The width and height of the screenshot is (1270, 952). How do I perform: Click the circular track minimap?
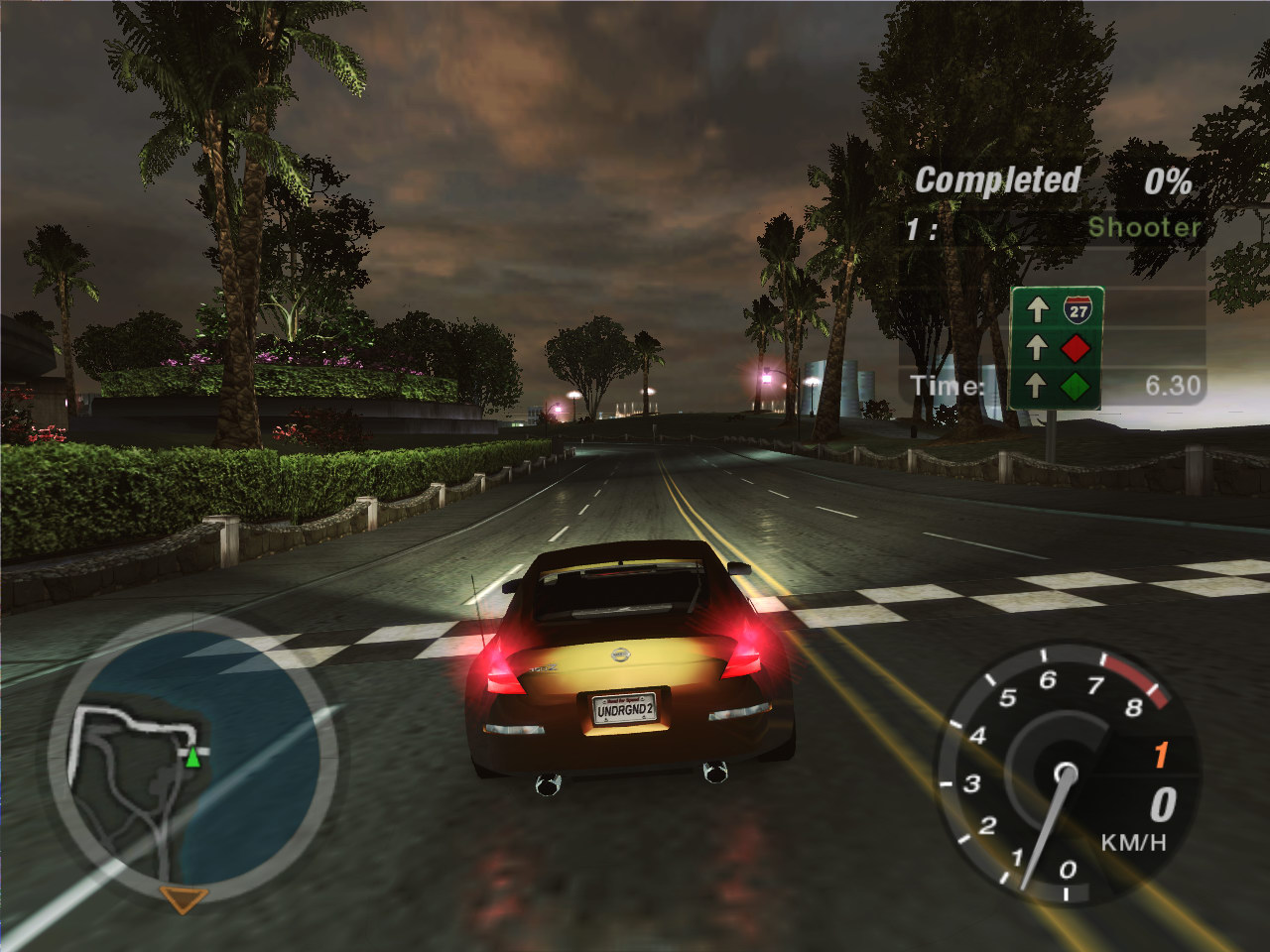194,759
